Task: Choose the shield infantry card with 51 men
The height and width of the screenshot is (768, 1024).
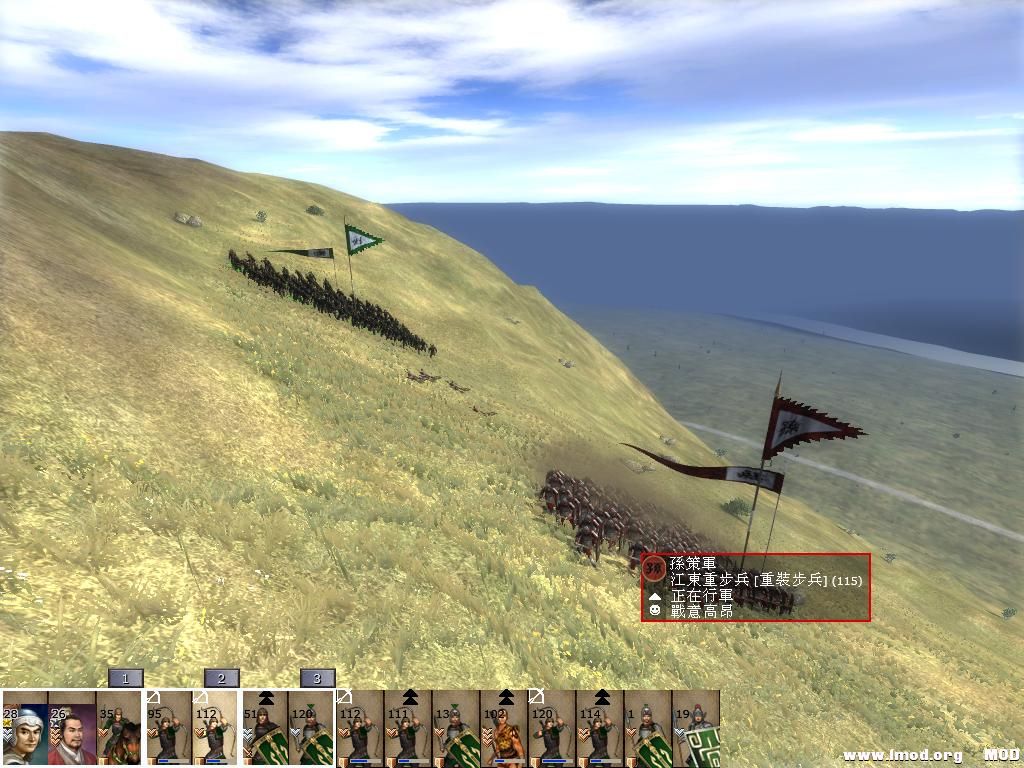Action: (264, 729)
